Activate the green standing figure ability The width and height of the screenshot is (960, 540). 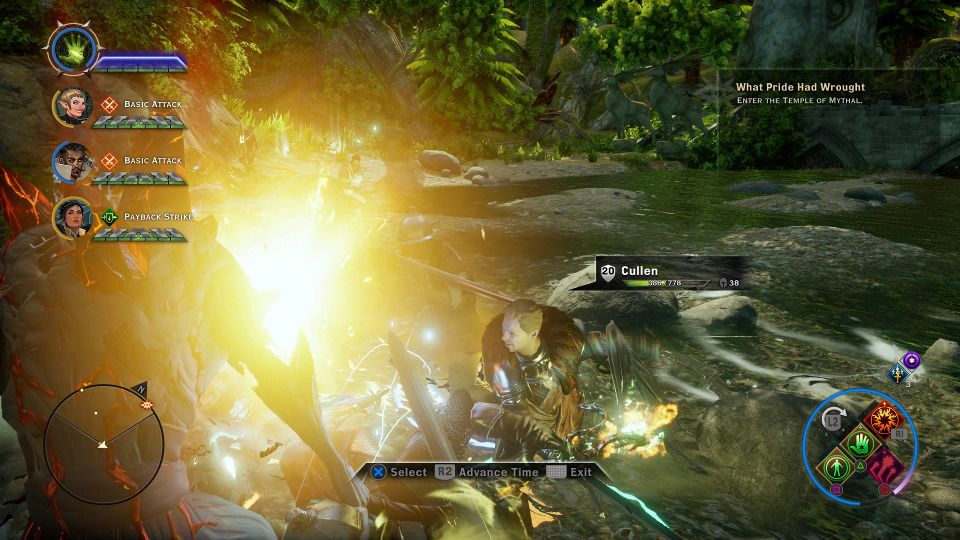pos(834,467)
